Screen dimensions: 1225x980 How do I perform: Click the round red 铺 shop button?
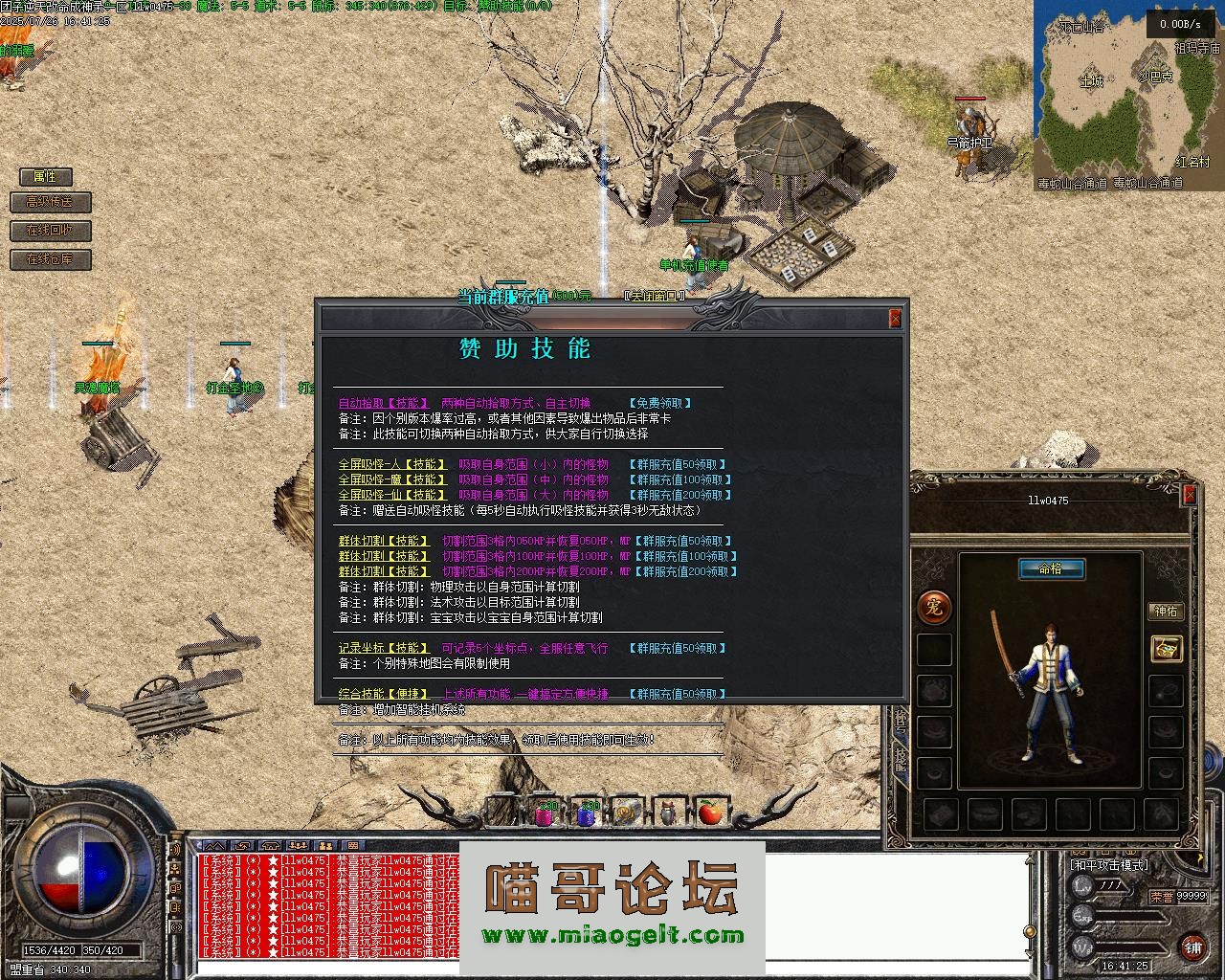click(1192, 947)
